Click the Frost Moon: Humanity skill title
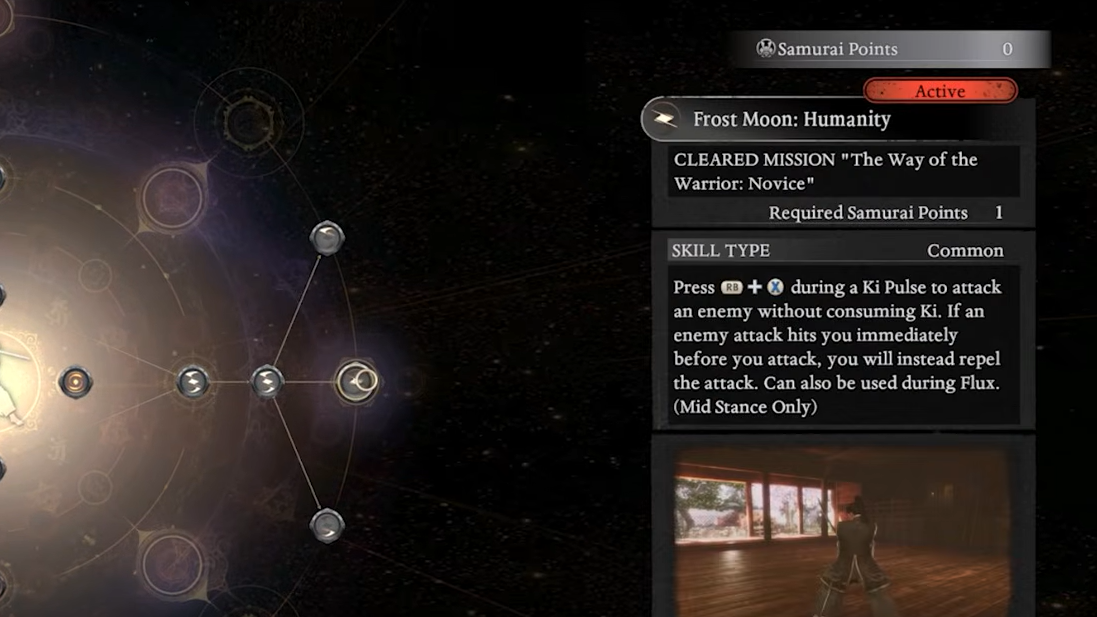This screenshot has height=617, width=1097. coord(791,119)
